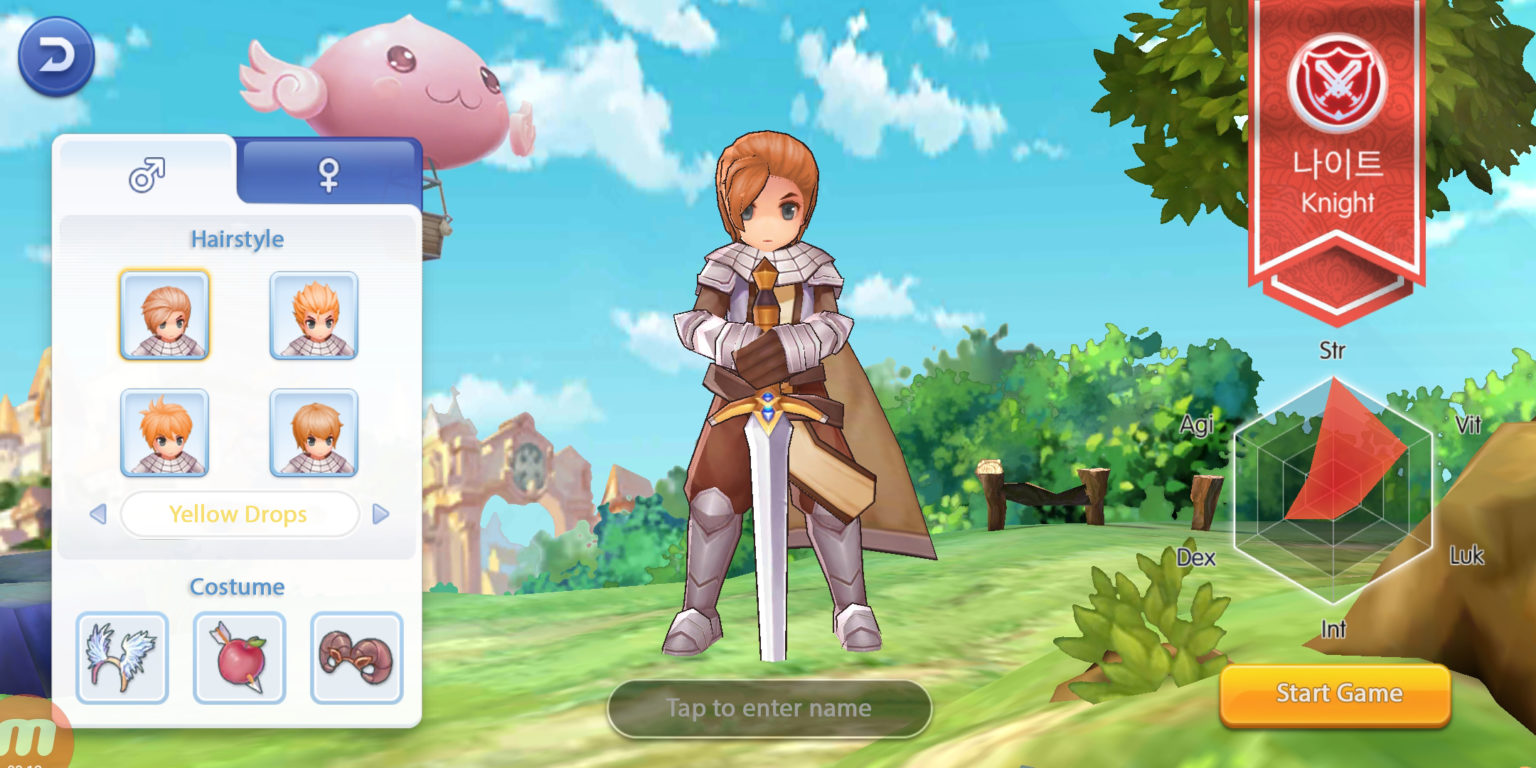The image size is (1536, 768).
Task: Select the bottom-left messy hairstyle thumbnail
Action: point(165,432)
